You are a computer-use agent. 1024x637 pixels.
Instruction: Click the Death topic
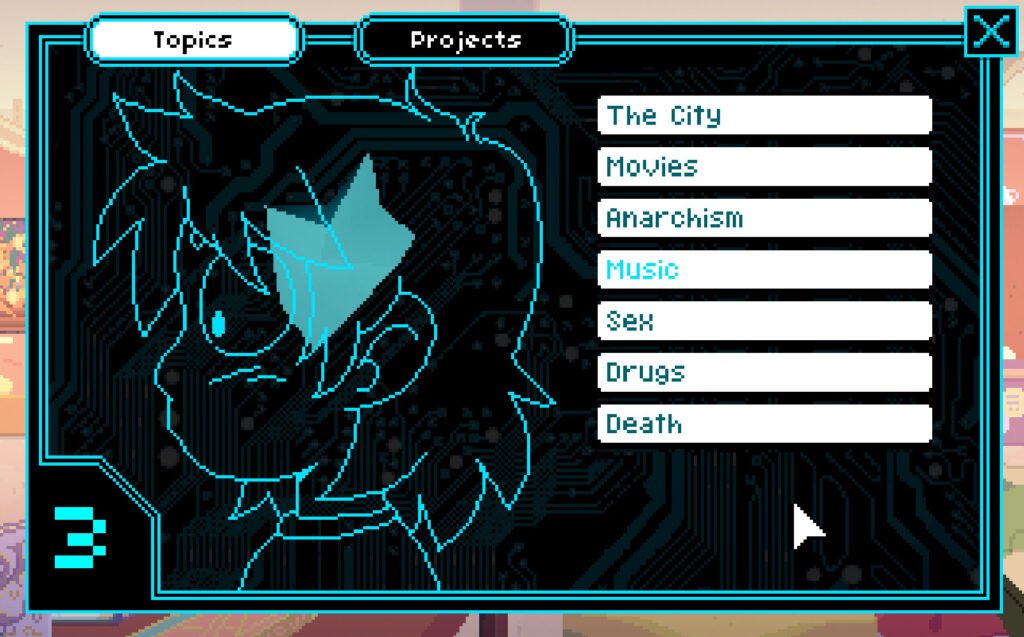(764, 424)
